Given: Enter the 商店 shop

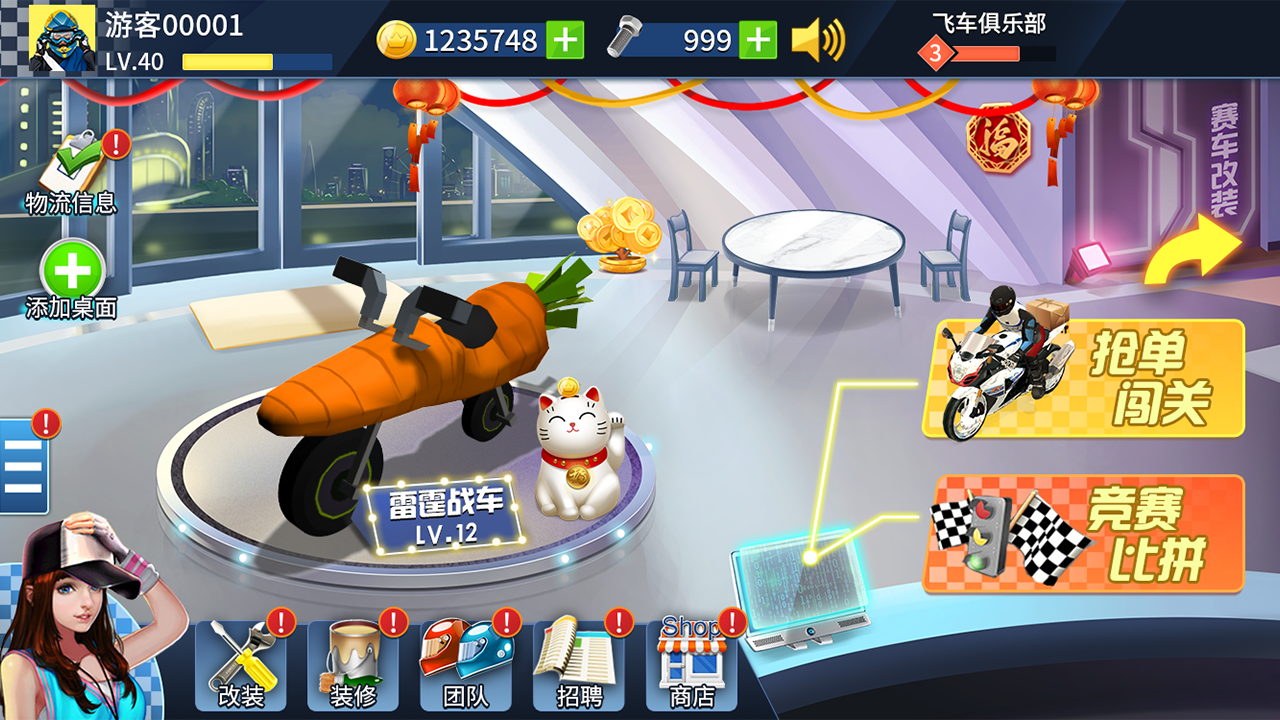Looking at the screenshot, I should pos(690,663).
